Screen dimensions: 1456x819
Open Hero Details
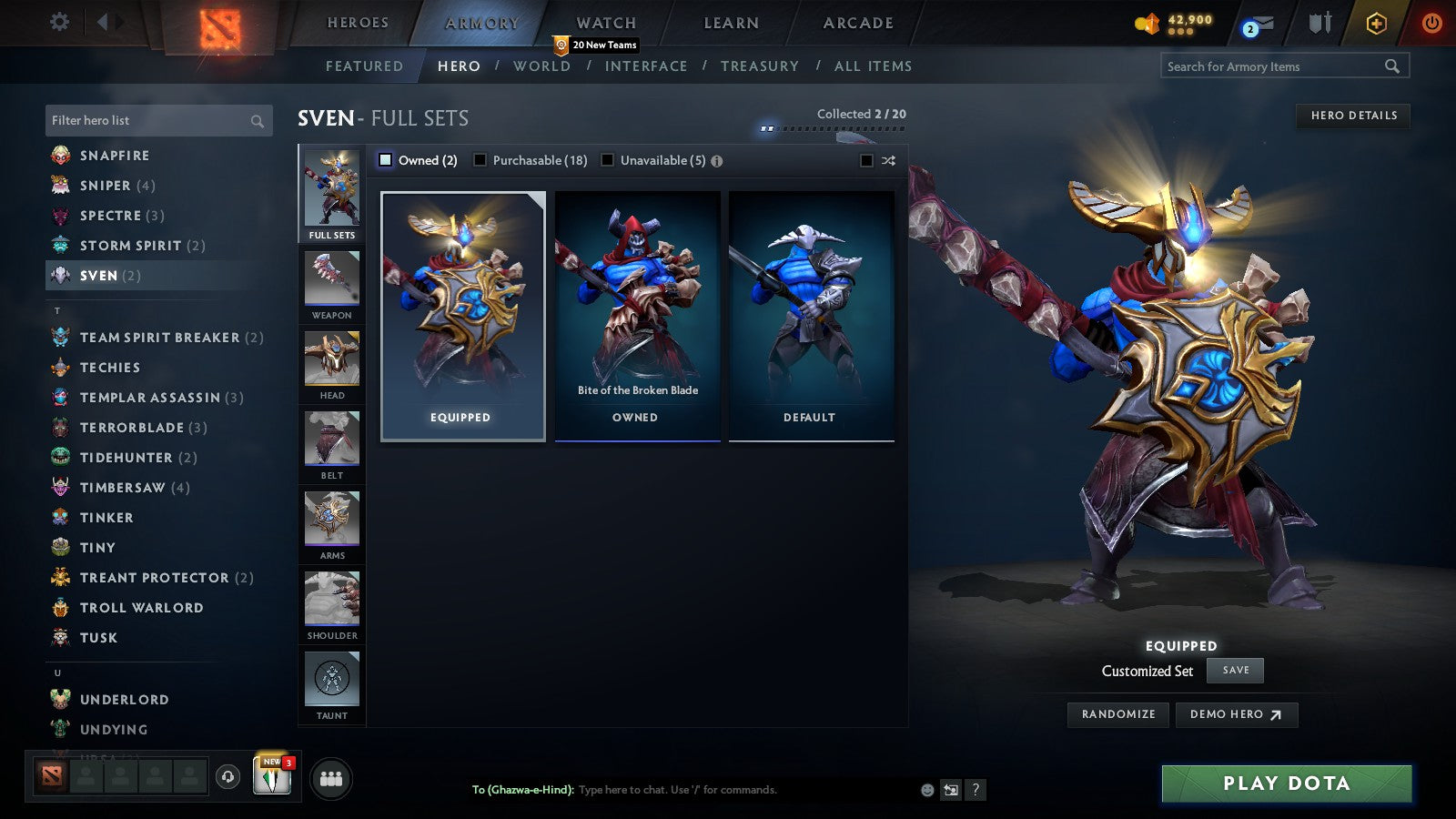pos(1353,116)
